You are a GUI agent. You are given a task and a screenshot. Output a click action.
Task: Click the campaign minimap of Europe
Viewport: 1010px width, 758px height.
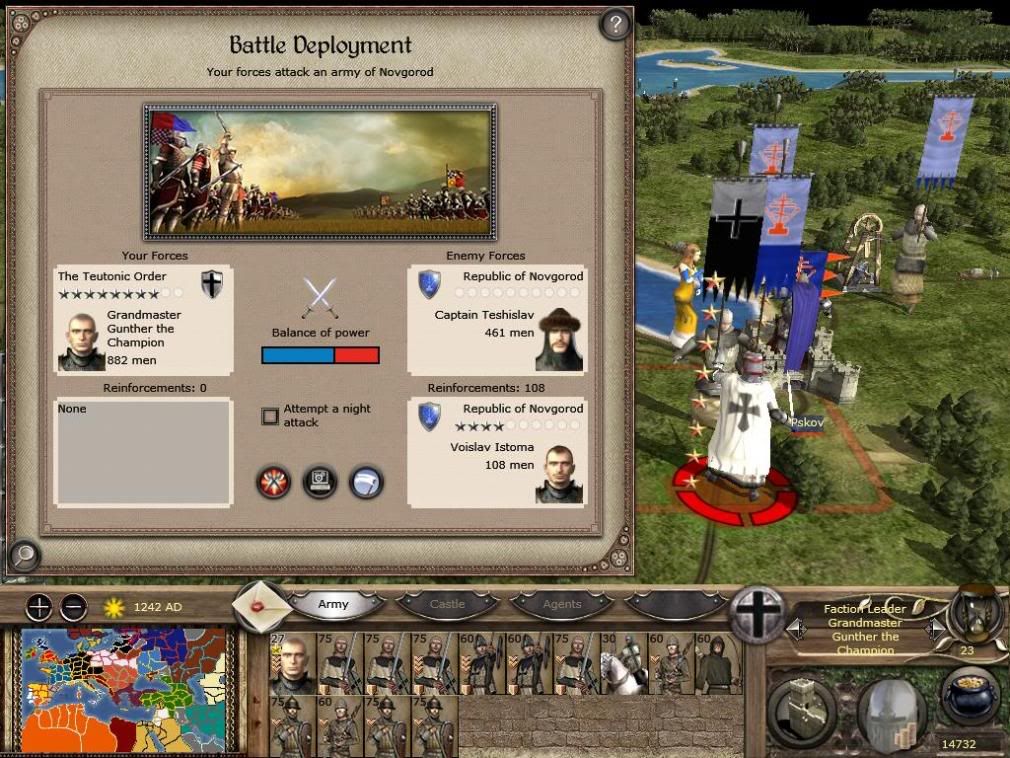click(x=123, y=692)
